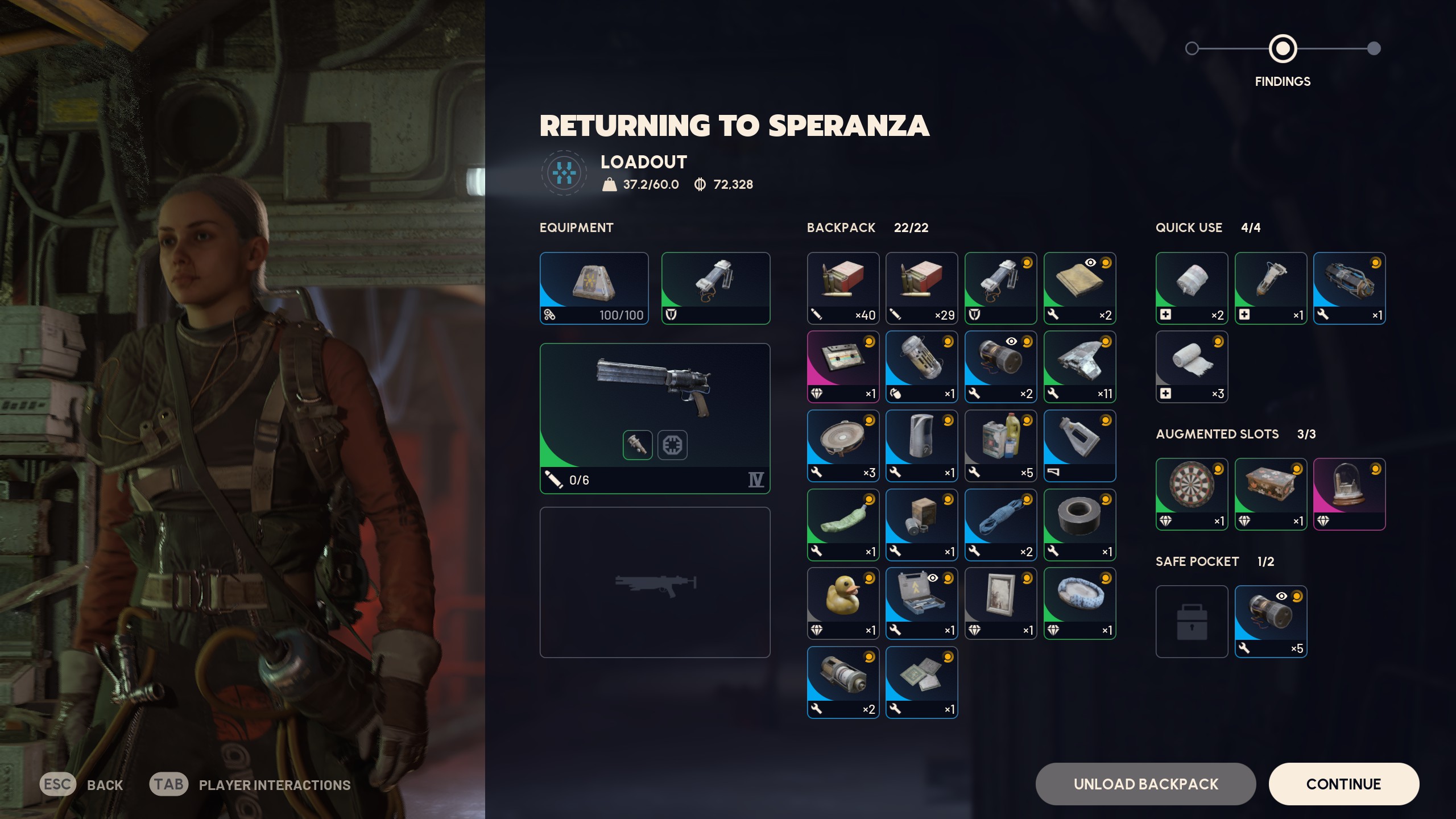
Task: Select the folded tan fabric item
Action: pos(1079,288)
